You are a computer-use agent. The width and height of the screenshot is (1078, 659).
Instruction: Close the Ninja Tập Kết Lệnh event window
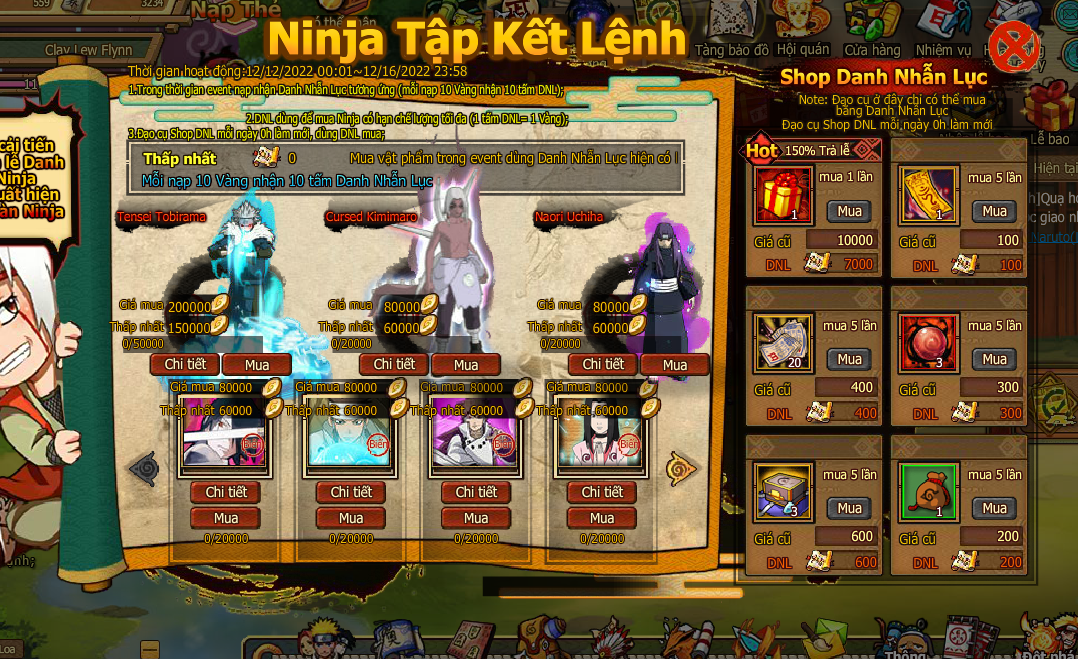(1013, 47)
